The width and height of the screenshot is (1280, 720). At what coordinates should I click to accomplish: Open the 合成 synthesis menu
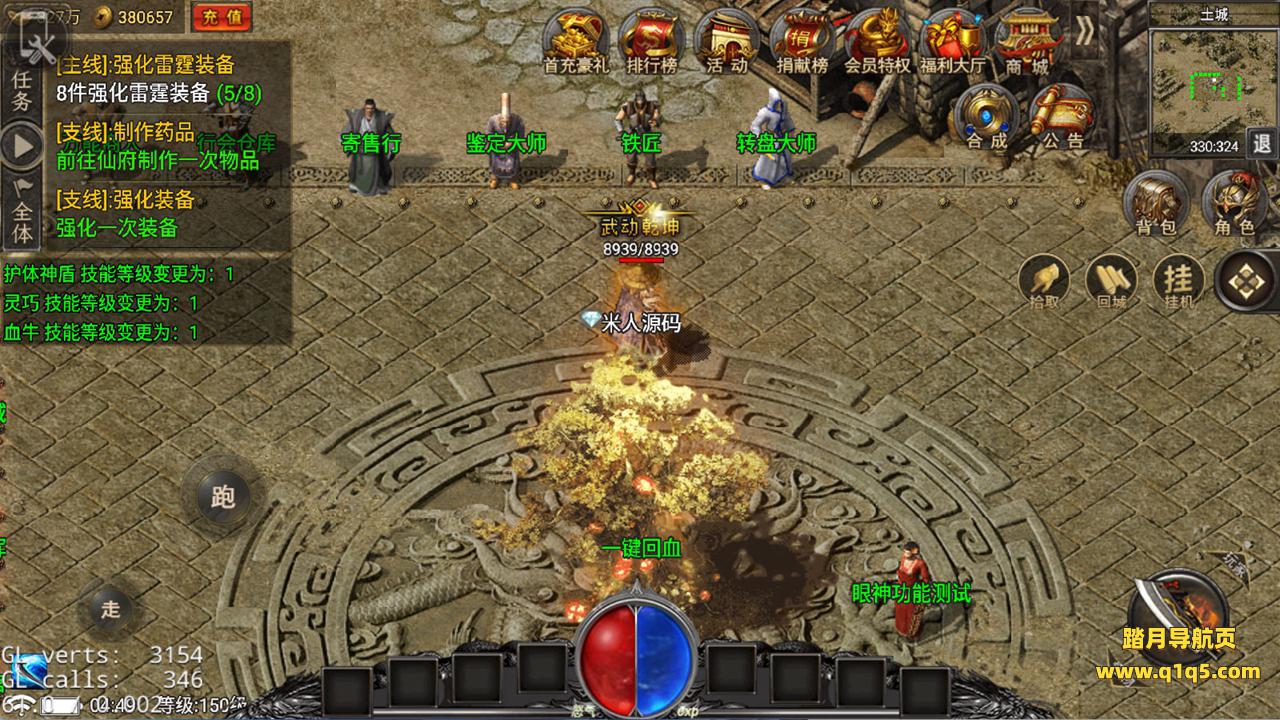pos(987,116)
